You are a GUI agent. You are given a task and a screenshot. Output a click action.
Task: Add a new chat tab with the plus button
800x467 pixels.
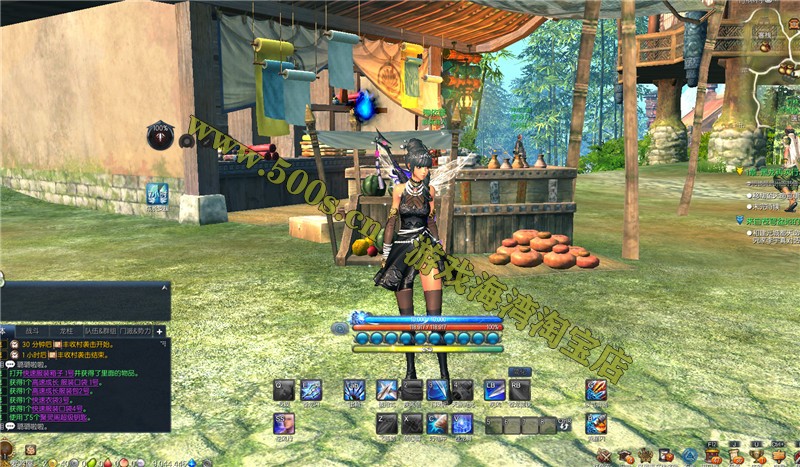(x=159, y=330)
